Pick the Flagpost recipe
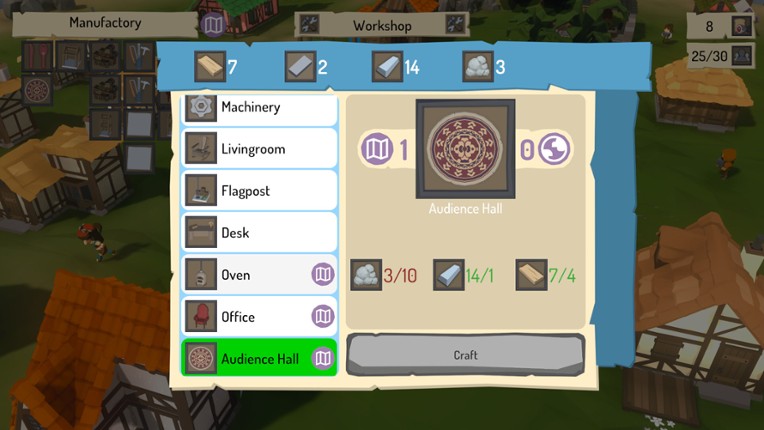Screen dimensions: 764x430 tap(259, 191)
